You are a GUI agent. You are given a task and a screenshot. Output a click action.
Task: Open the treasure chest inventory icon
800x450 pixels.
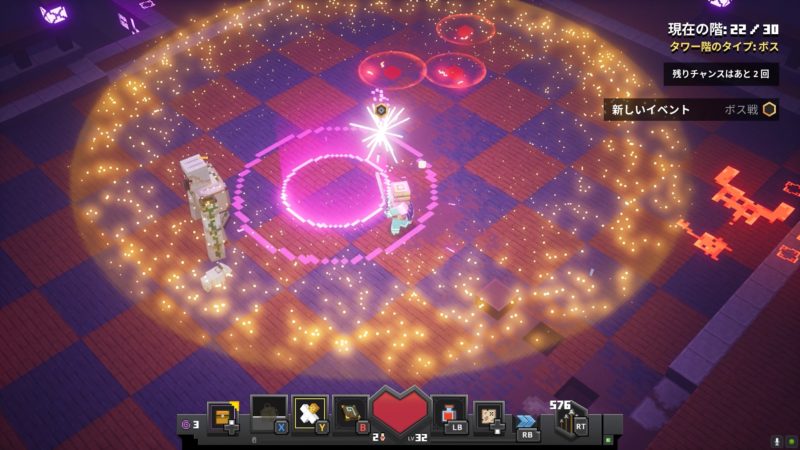pos(222,413)
